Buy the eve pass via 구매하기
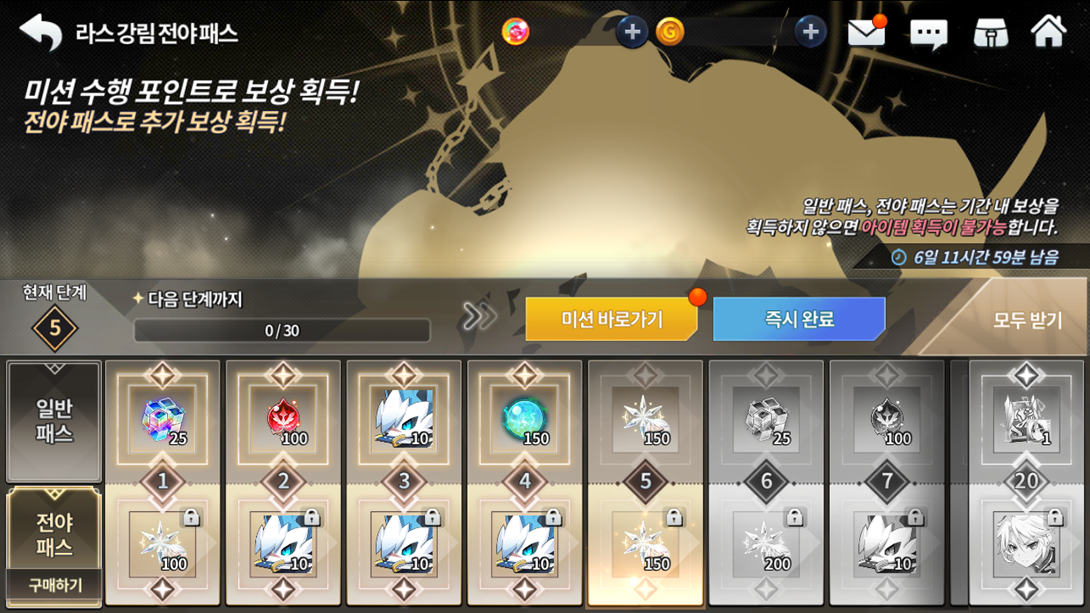This screenshot has width=1090, height=613. 54,585
